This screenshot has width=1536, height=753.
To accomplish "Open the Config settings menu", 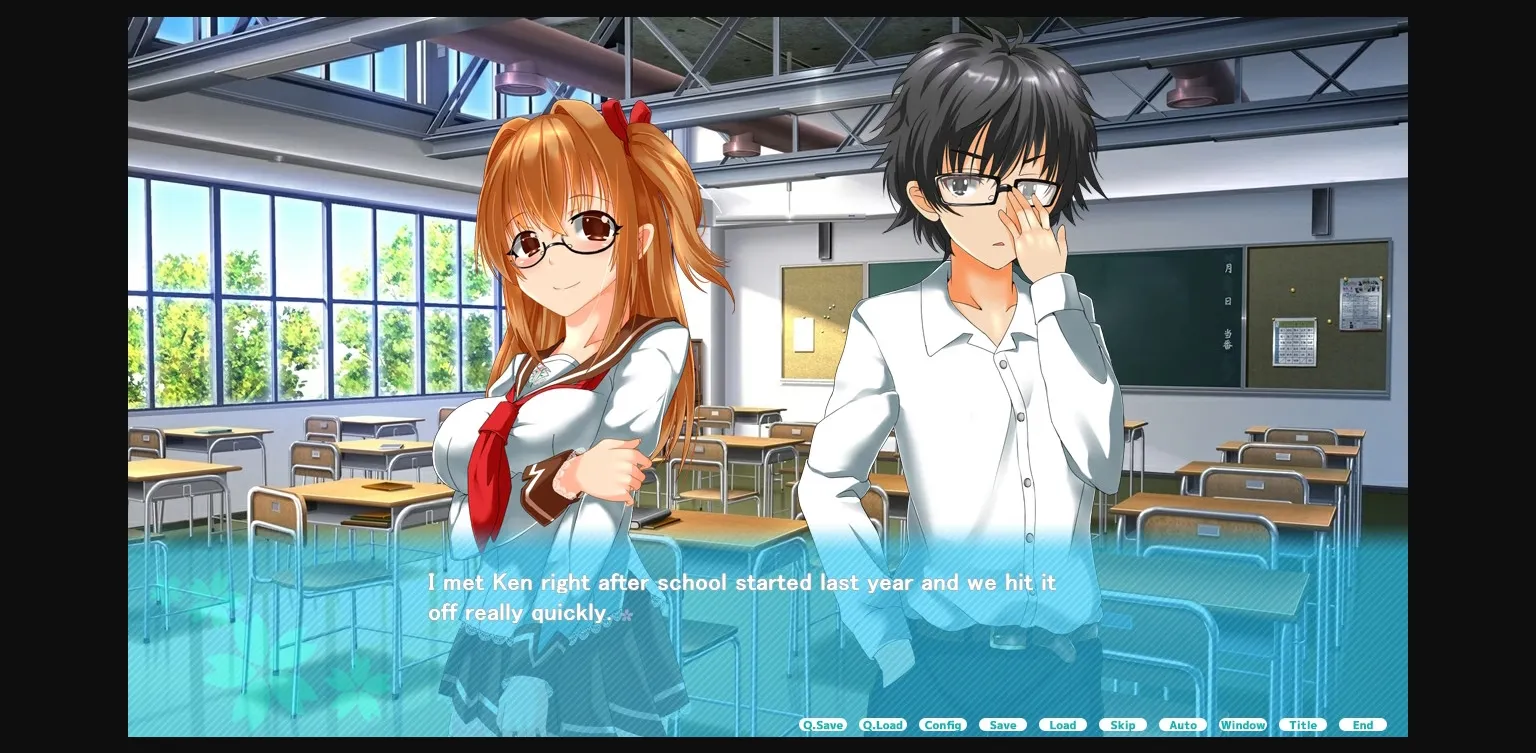I will (943, 725).
